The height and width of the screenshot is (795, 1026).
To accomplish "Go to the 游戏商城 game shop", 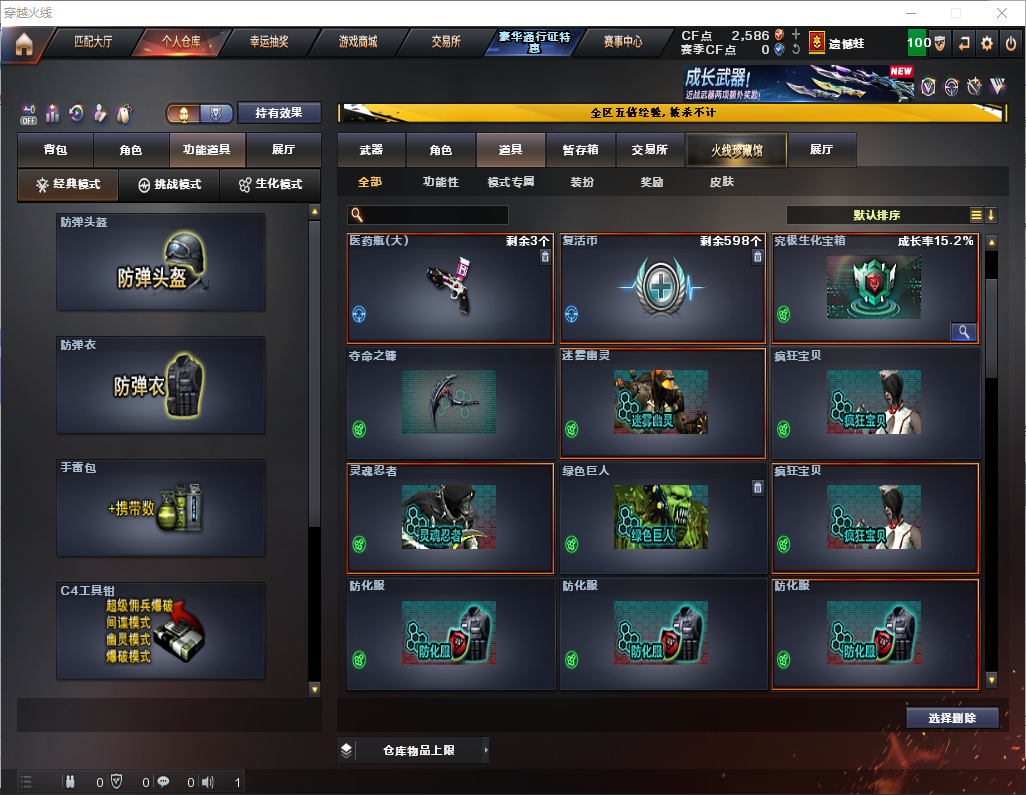I will [358, 42].
